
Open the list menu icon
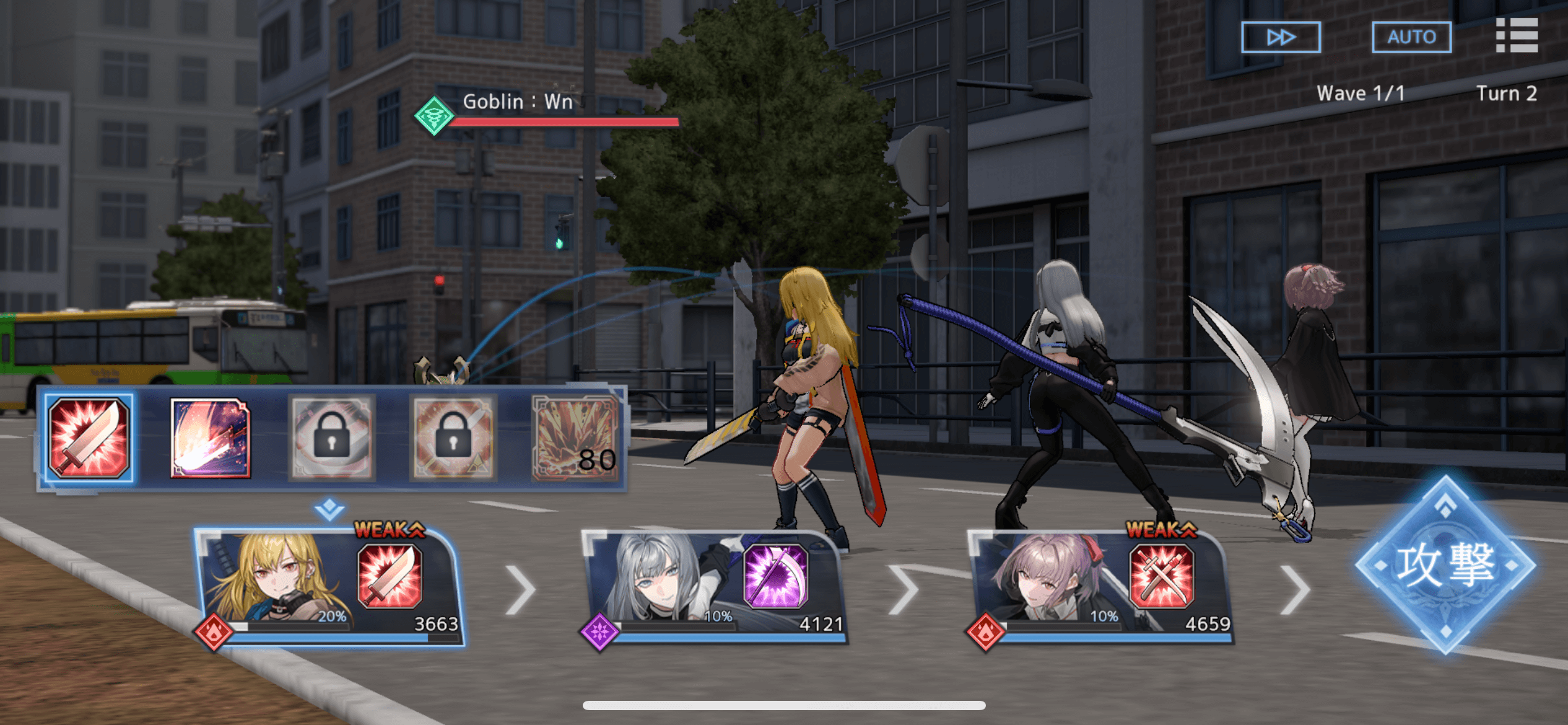1517,35
